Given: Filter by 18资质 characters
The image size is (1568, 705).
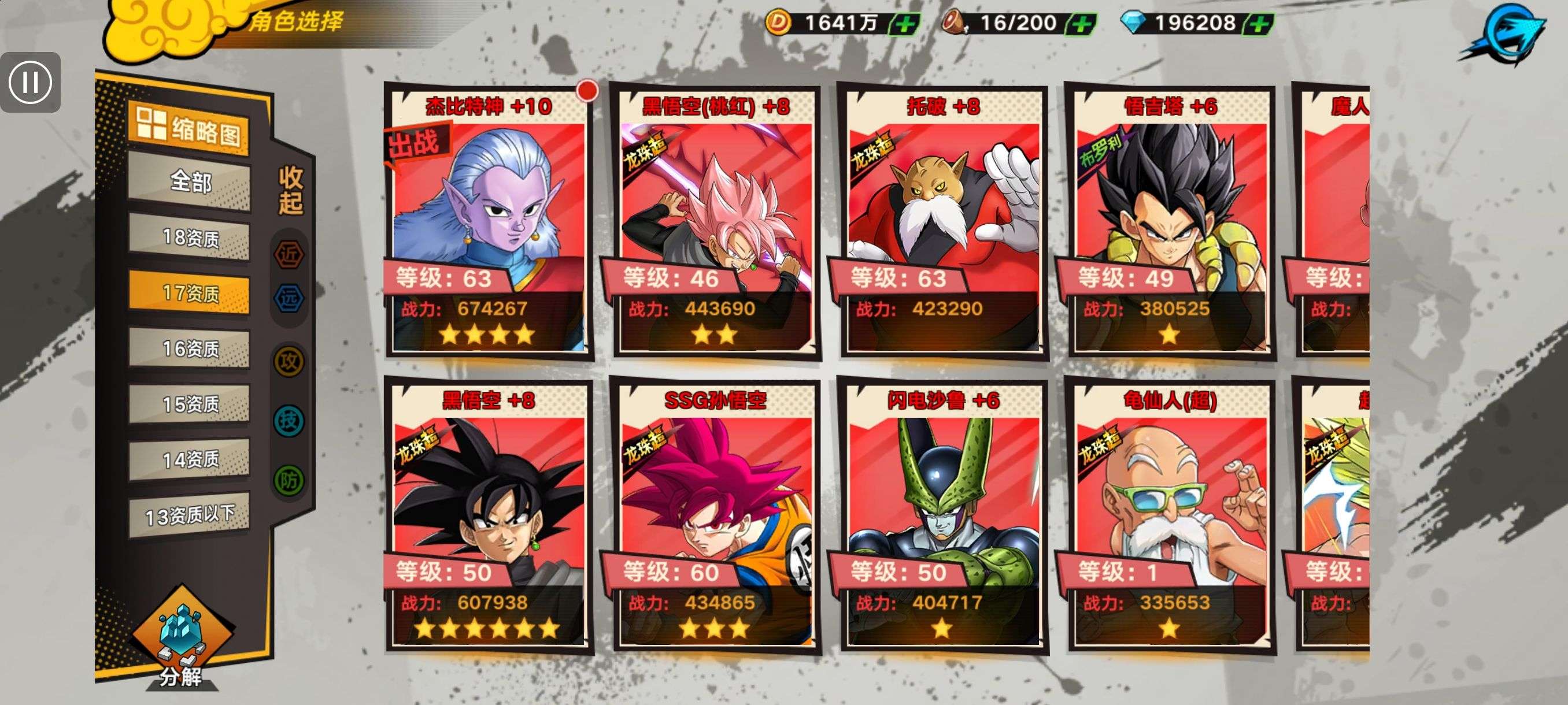Looking at the screenshot, I should point(190,238).
